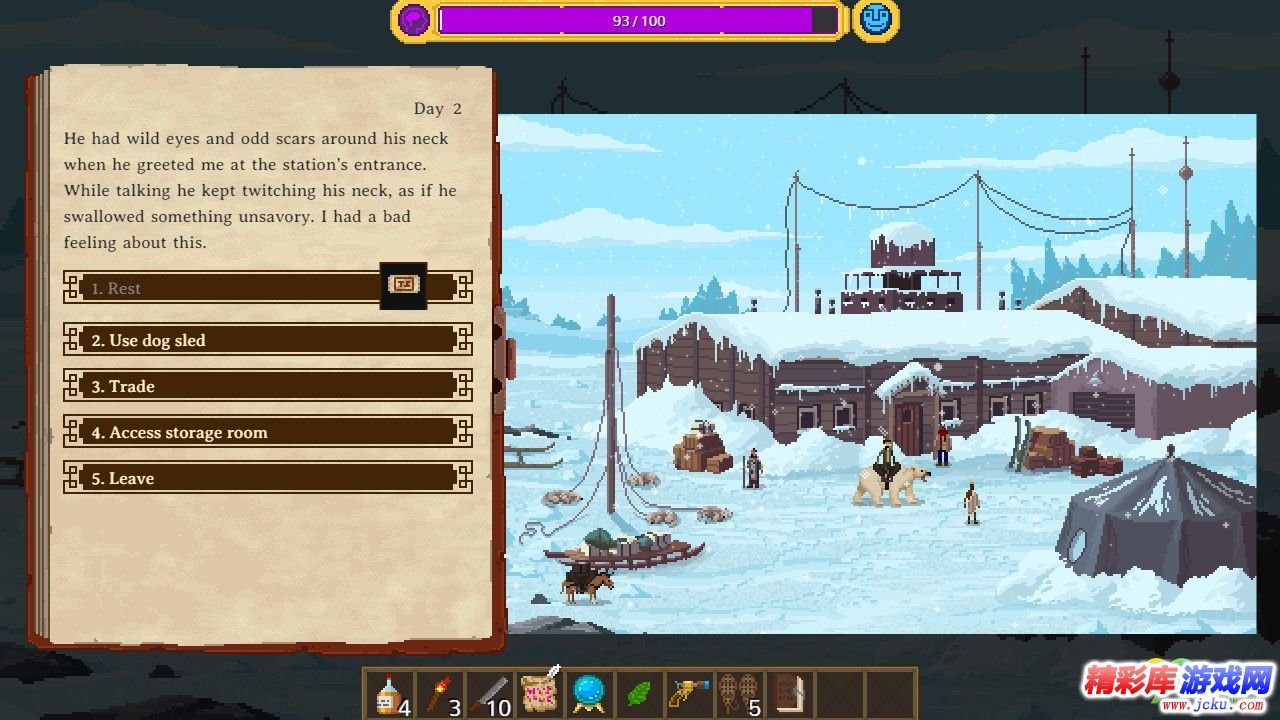Viewport: 1280px width, 720px height.
Task: Select the snowshoes inventory slot
Action: [741, 694]
